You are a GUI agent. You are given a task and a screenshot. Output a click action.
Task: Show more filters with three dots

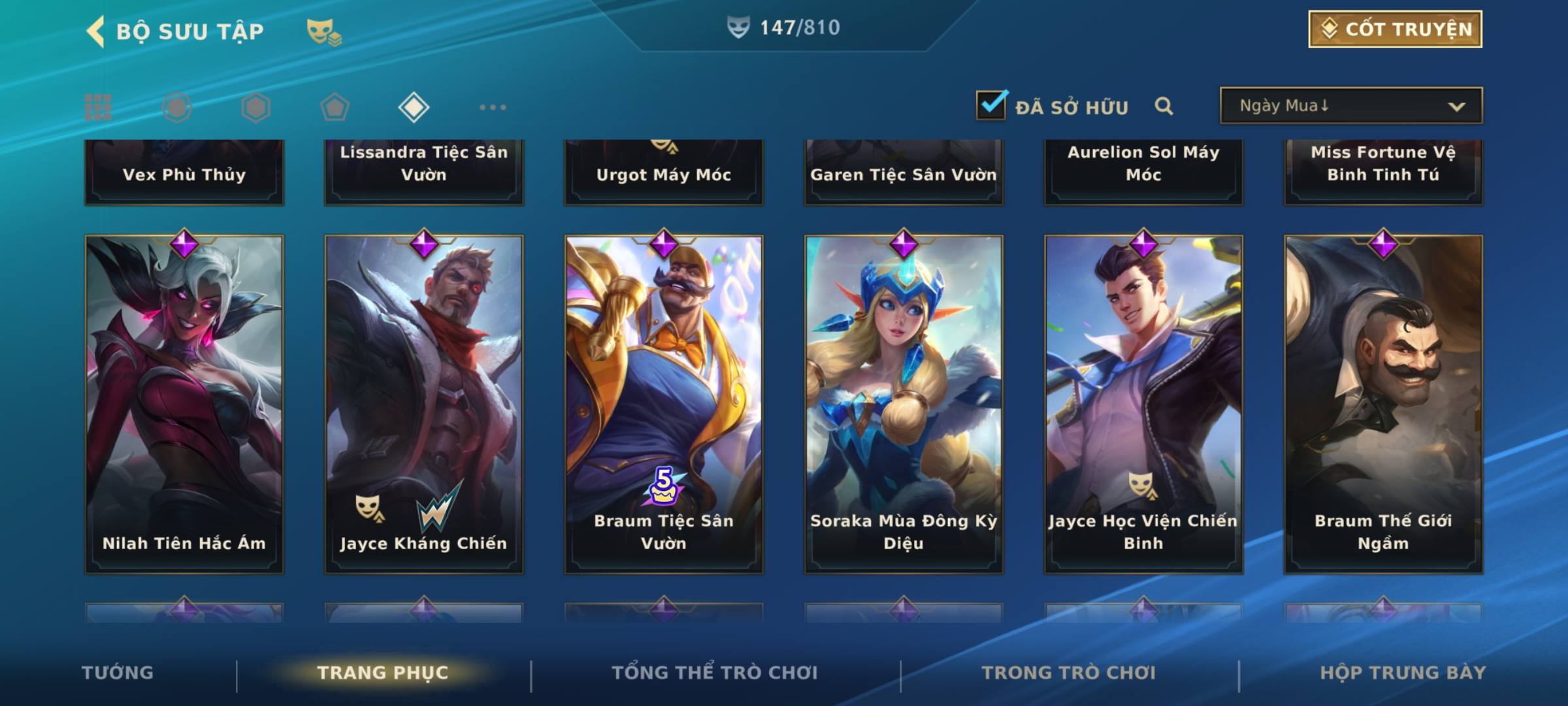pyautogui.click(x=493, y=107)
